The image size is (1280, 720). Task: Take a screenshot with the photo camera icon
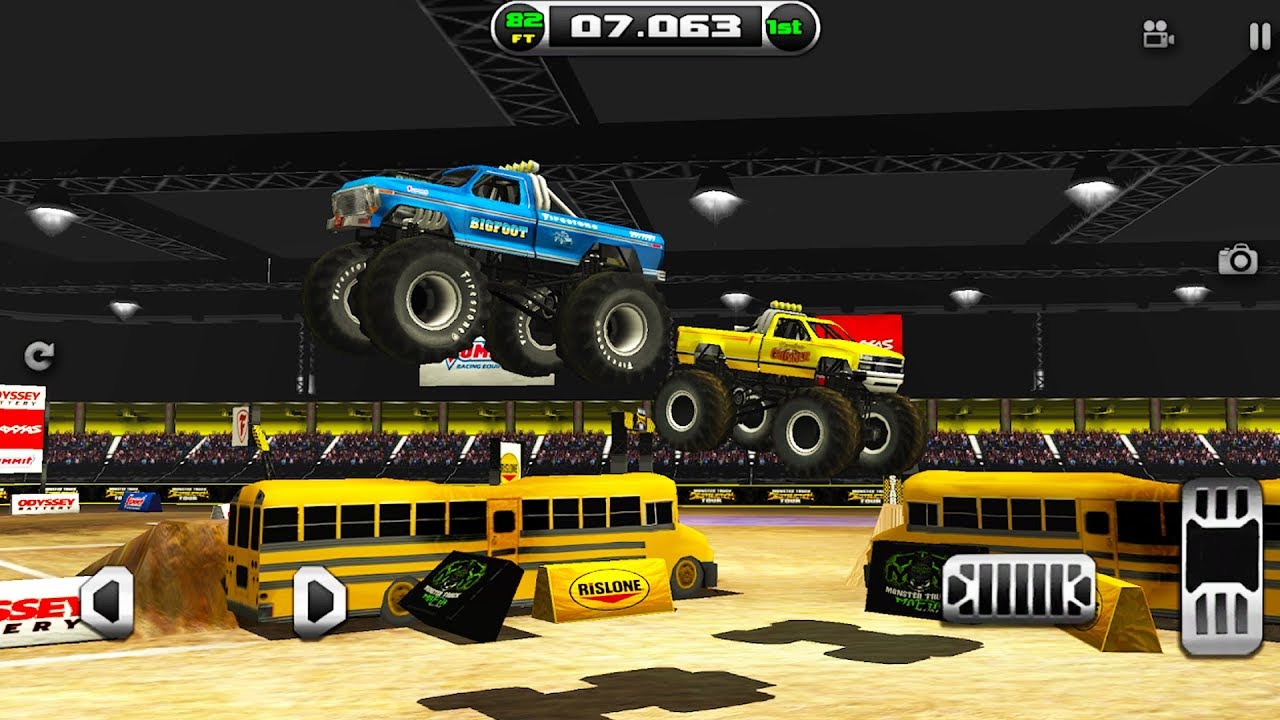[1237, 260]
